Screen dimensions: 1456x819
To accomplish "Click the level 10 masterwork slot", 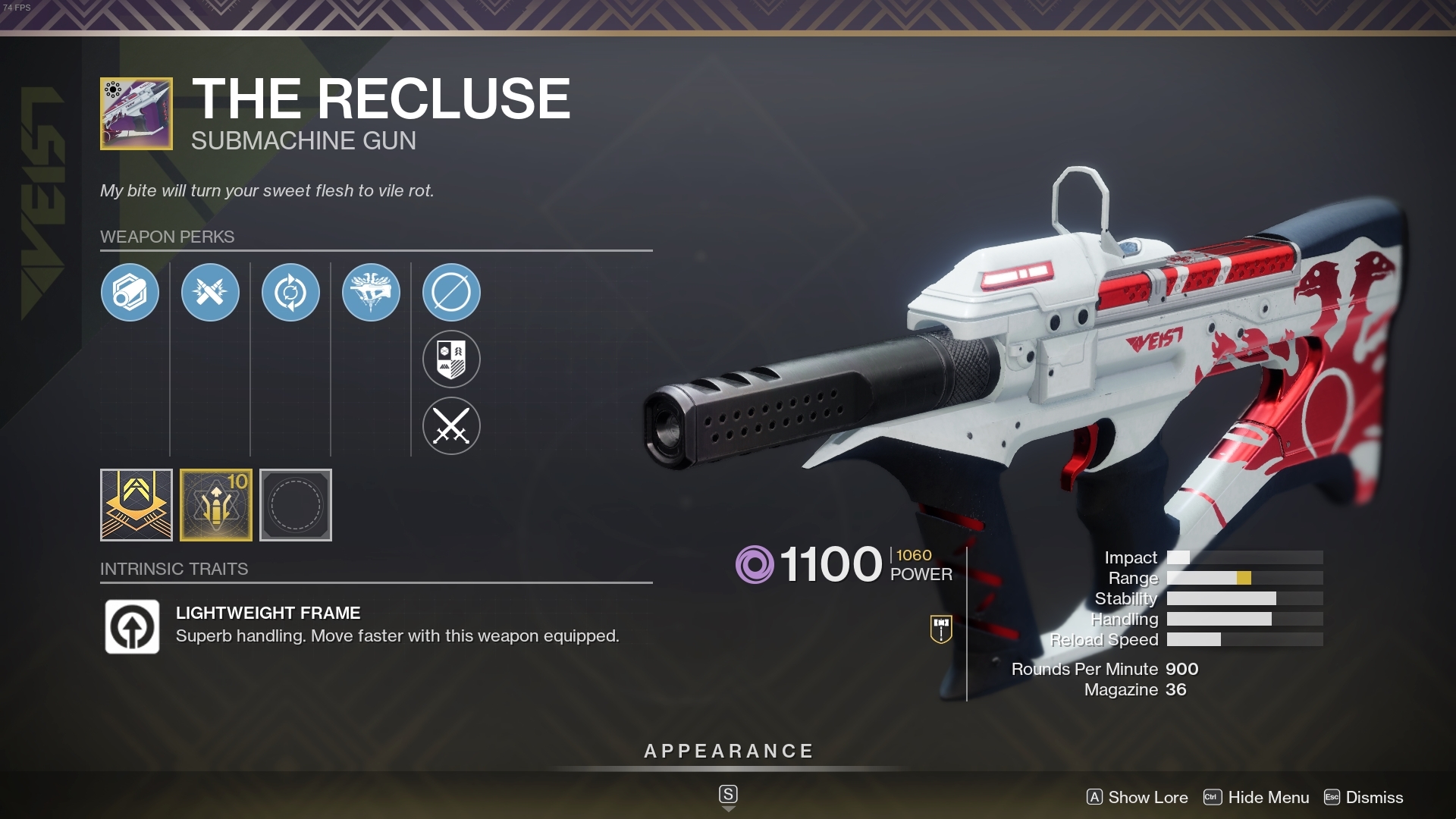I will (x=216, y=505).
